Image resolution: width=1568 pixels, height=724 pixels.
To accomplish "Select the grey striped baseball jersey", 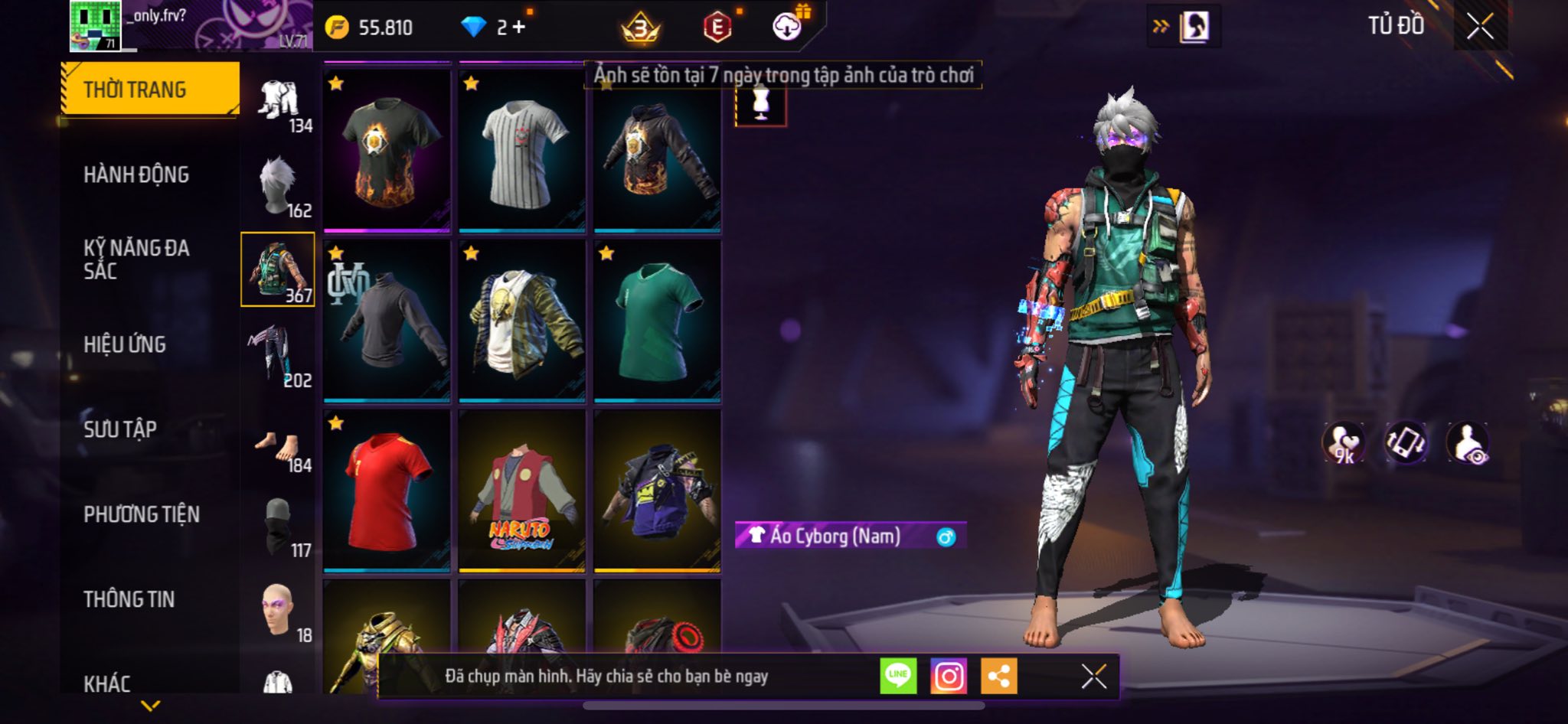I will pyautogui.click(x=522, y=151).
